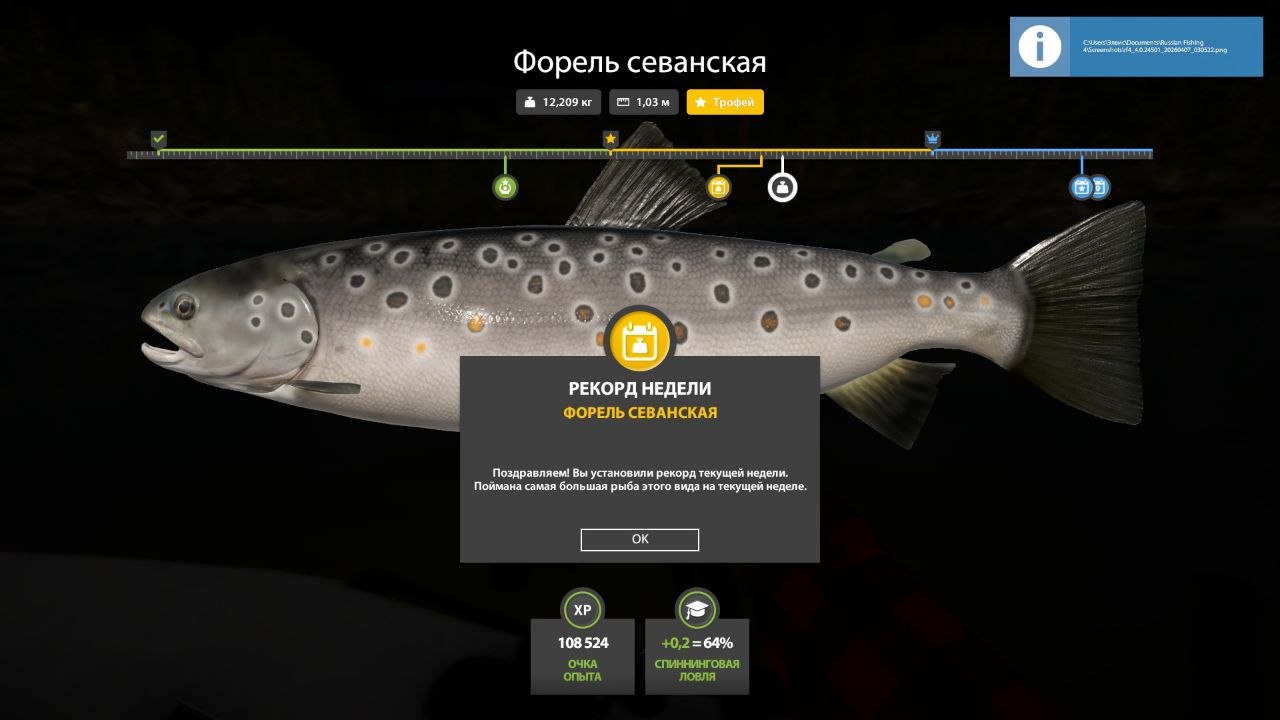Image resolution: width=1280 pixels, height=720 pixels.
Task: Open the blue super trophy record icon
Action: 1080,187
